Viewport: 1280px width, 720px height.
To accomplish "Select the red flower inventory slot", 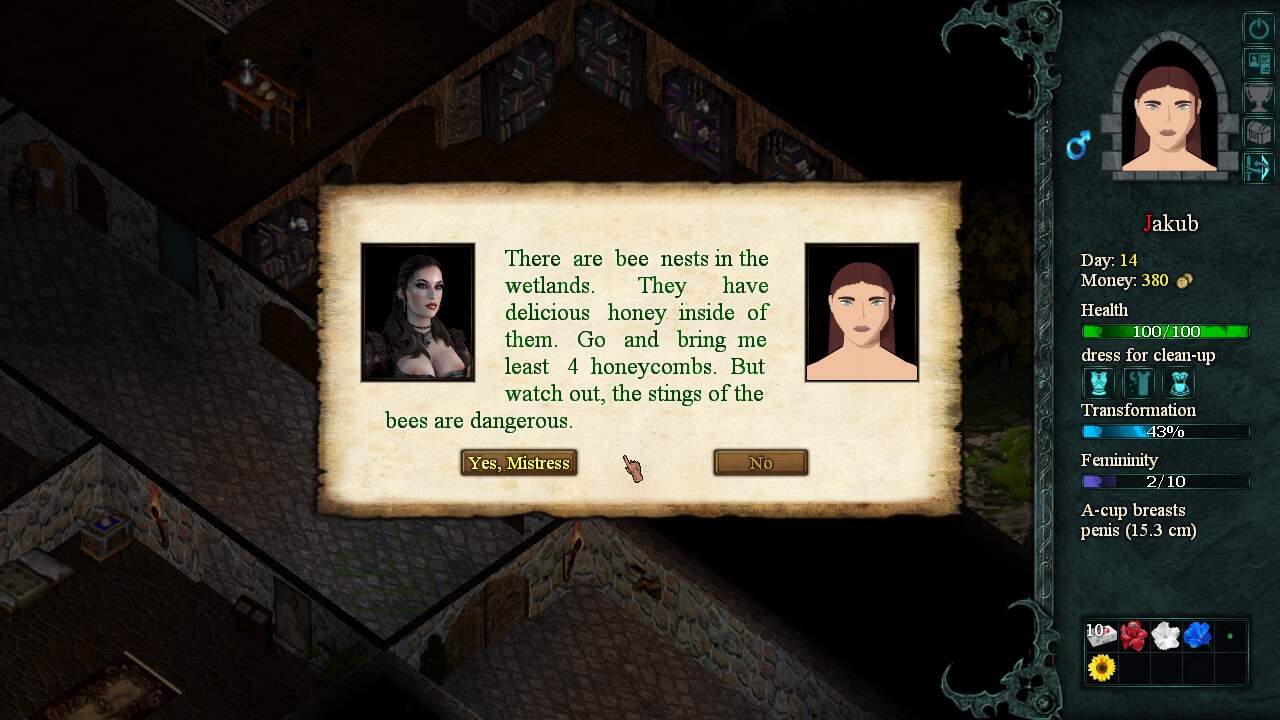I will 1133,635.
